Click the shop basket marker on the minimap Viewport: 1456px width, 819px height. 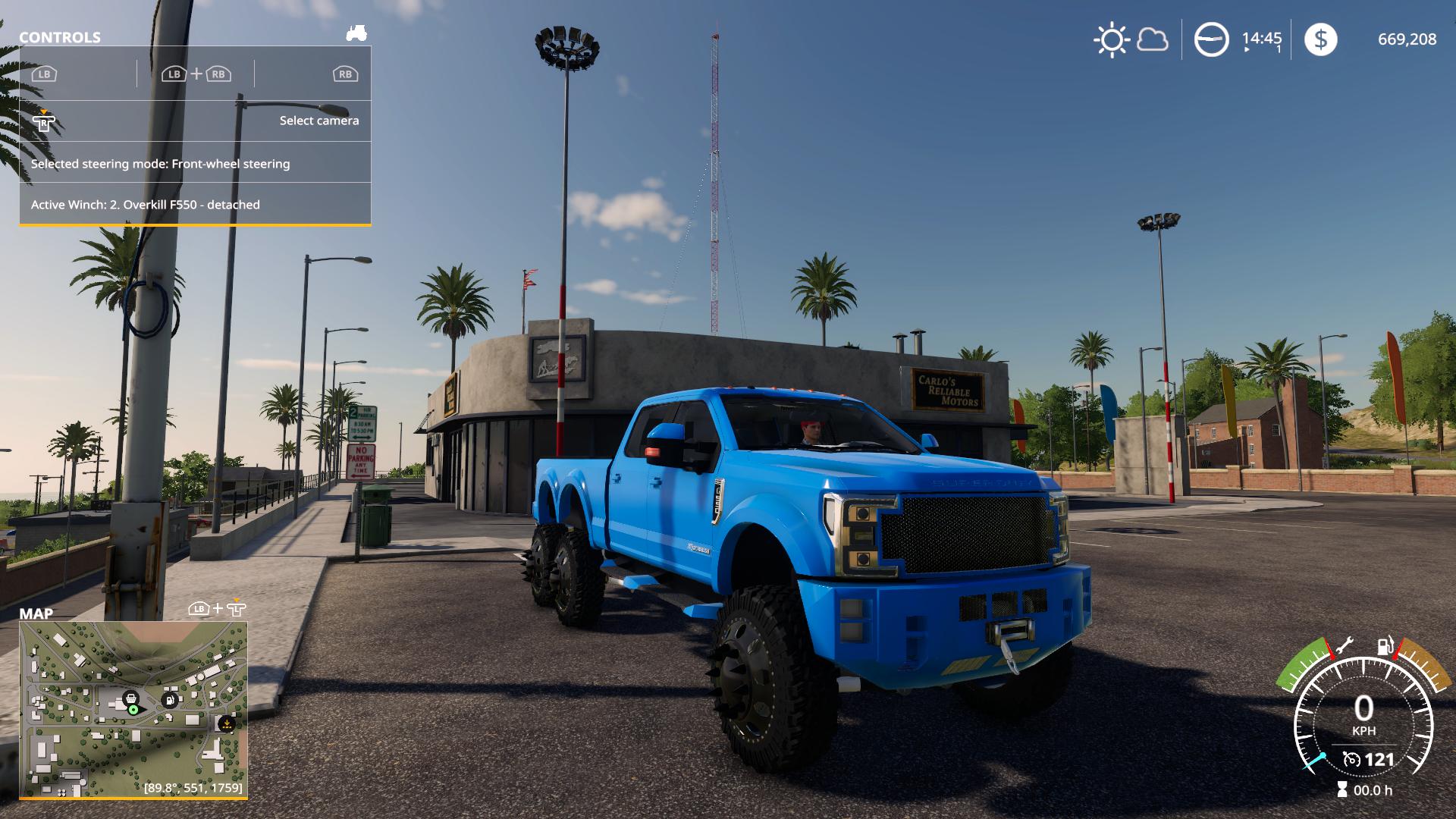pyautogui.click(x=130, y=697)
